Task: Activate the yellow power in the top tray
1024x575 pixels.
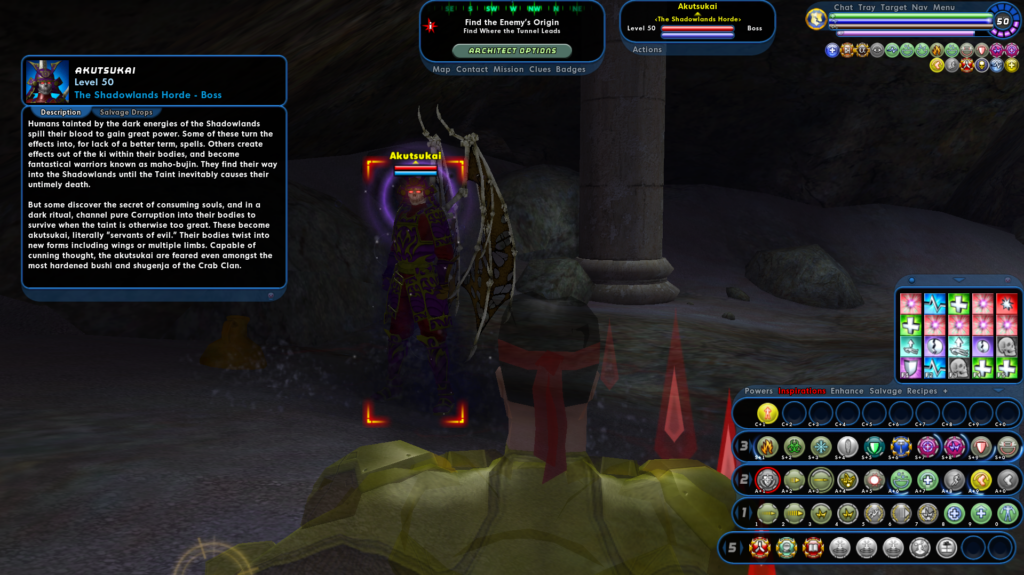Action: point(767,413)
